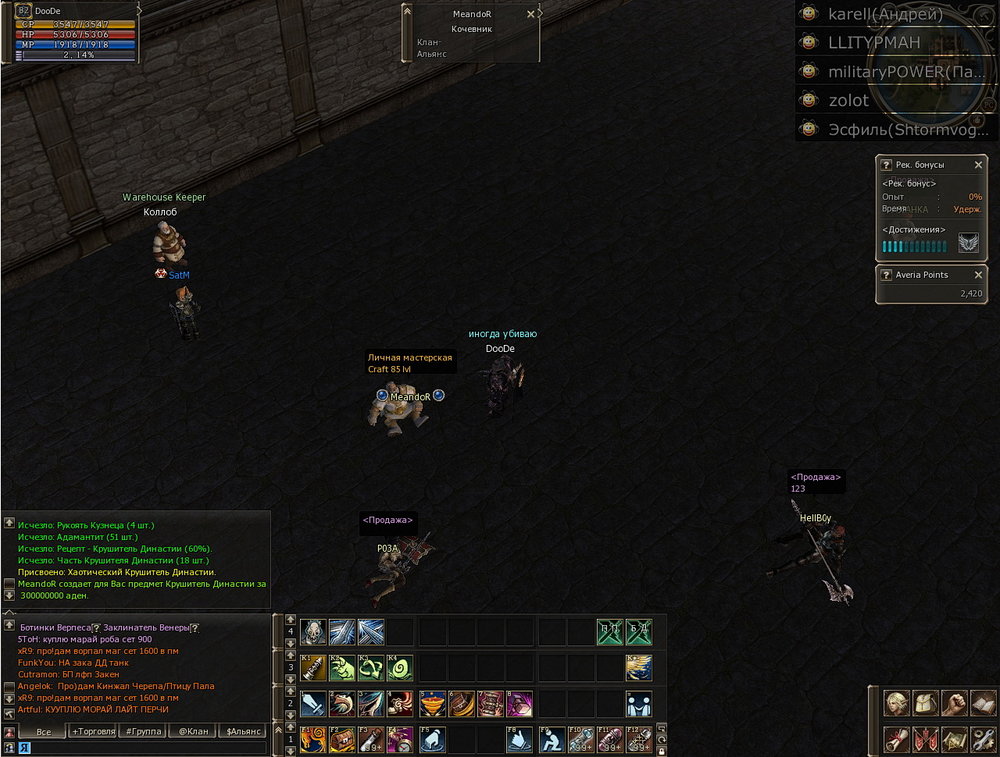
Task: Select zolot in the contact list
Action: (x=848, y=100)
